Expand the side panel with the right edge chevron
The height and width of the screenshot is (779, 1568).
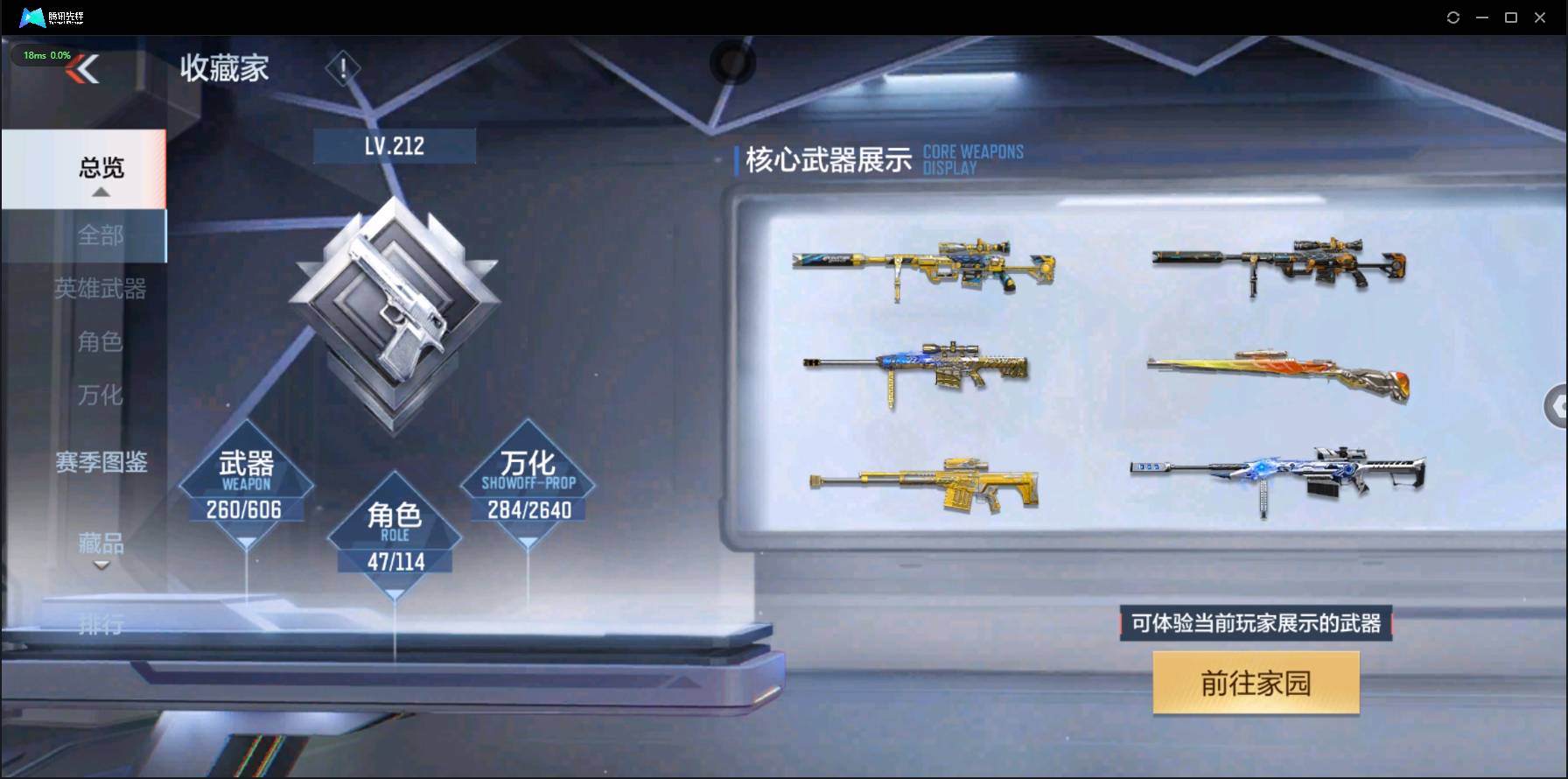coord(1557,406)
